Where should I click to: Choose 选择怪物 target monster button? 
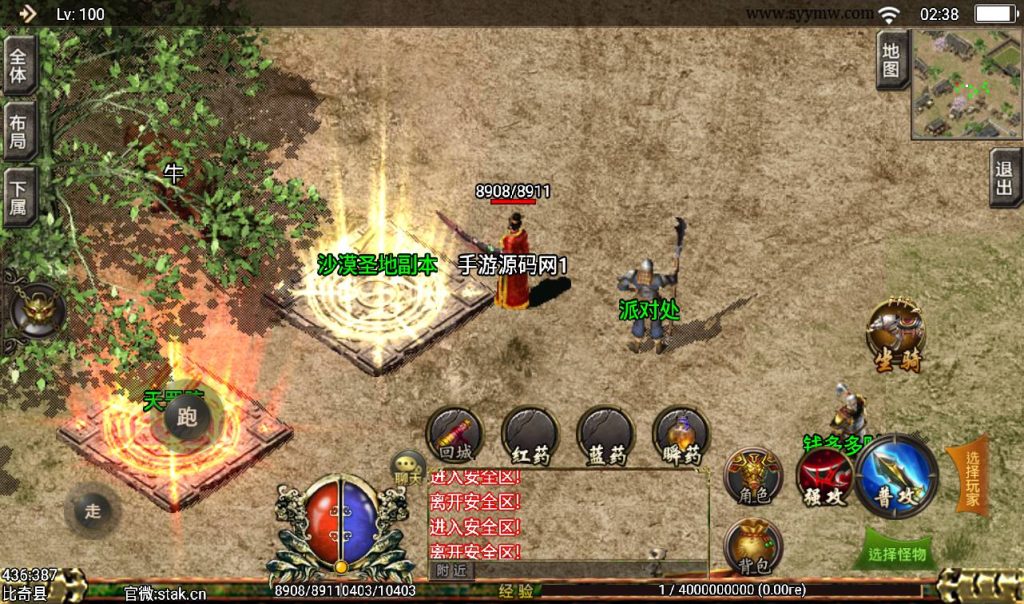(x=897, y=552)
